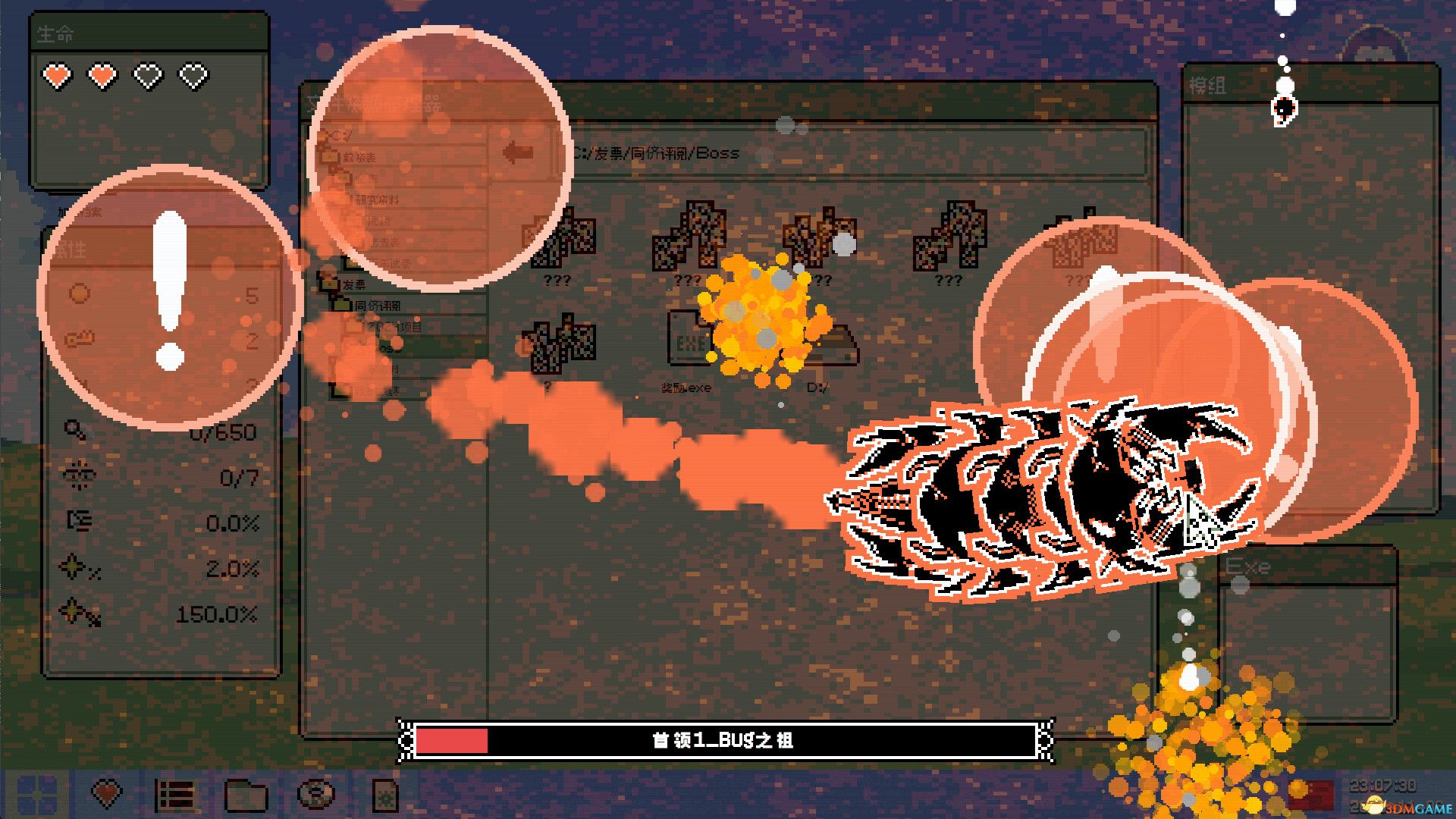Open the list menu icon in the taskbar
The height and width of the screenshot is (819, 1456).
[x=175, y=793]
